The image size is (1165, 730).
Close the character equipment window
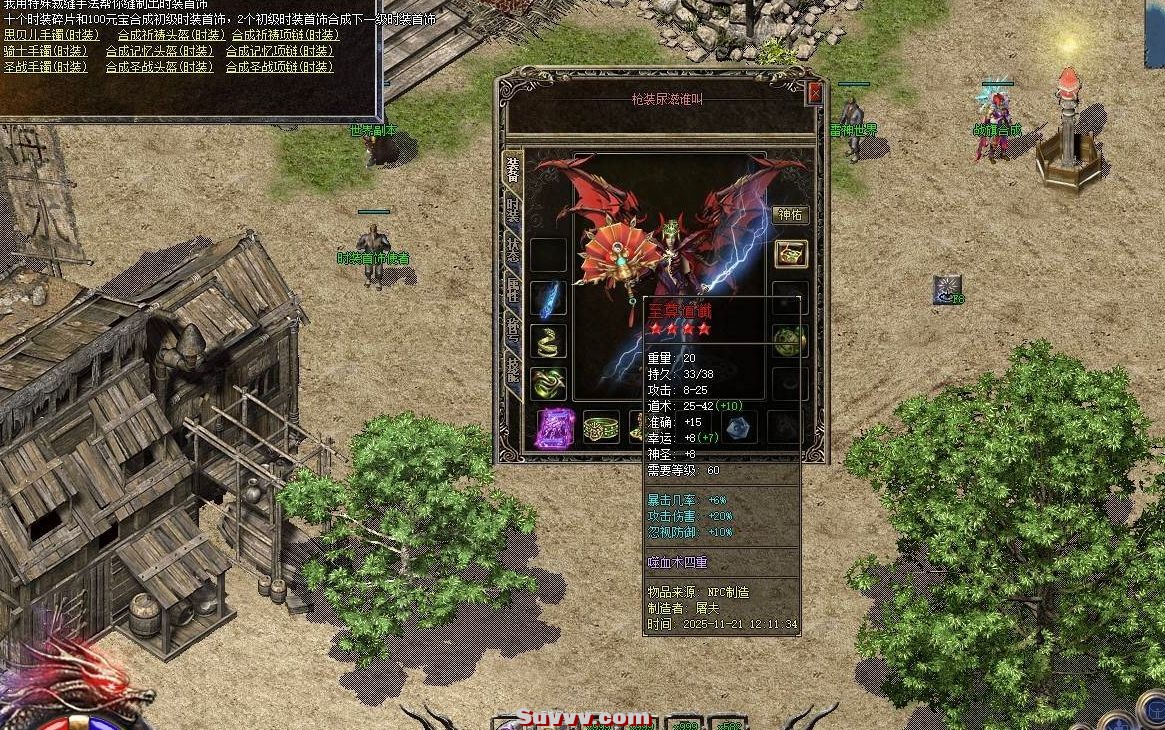click(815, 93)
